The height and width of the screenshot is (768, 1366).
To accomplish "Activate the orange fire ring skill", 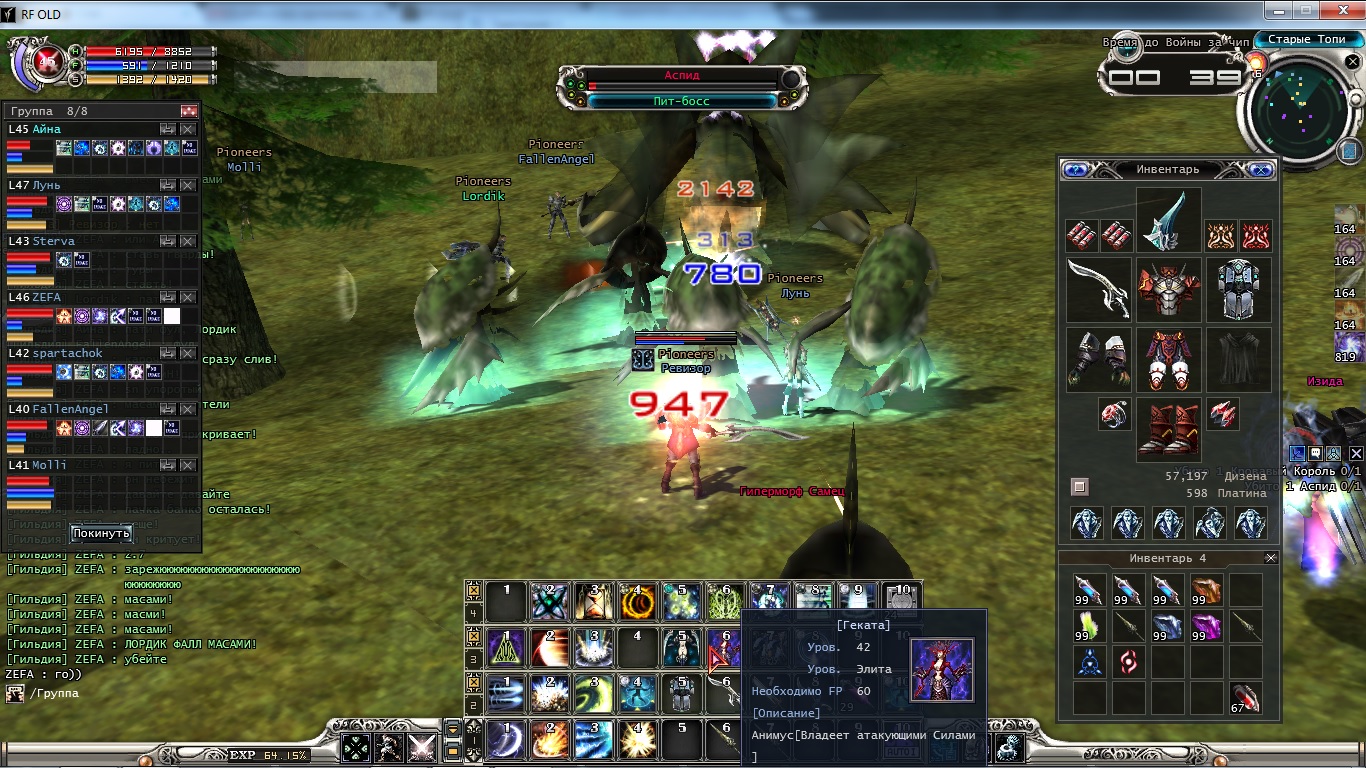I will pyautogui.click(x=636, y=601).
